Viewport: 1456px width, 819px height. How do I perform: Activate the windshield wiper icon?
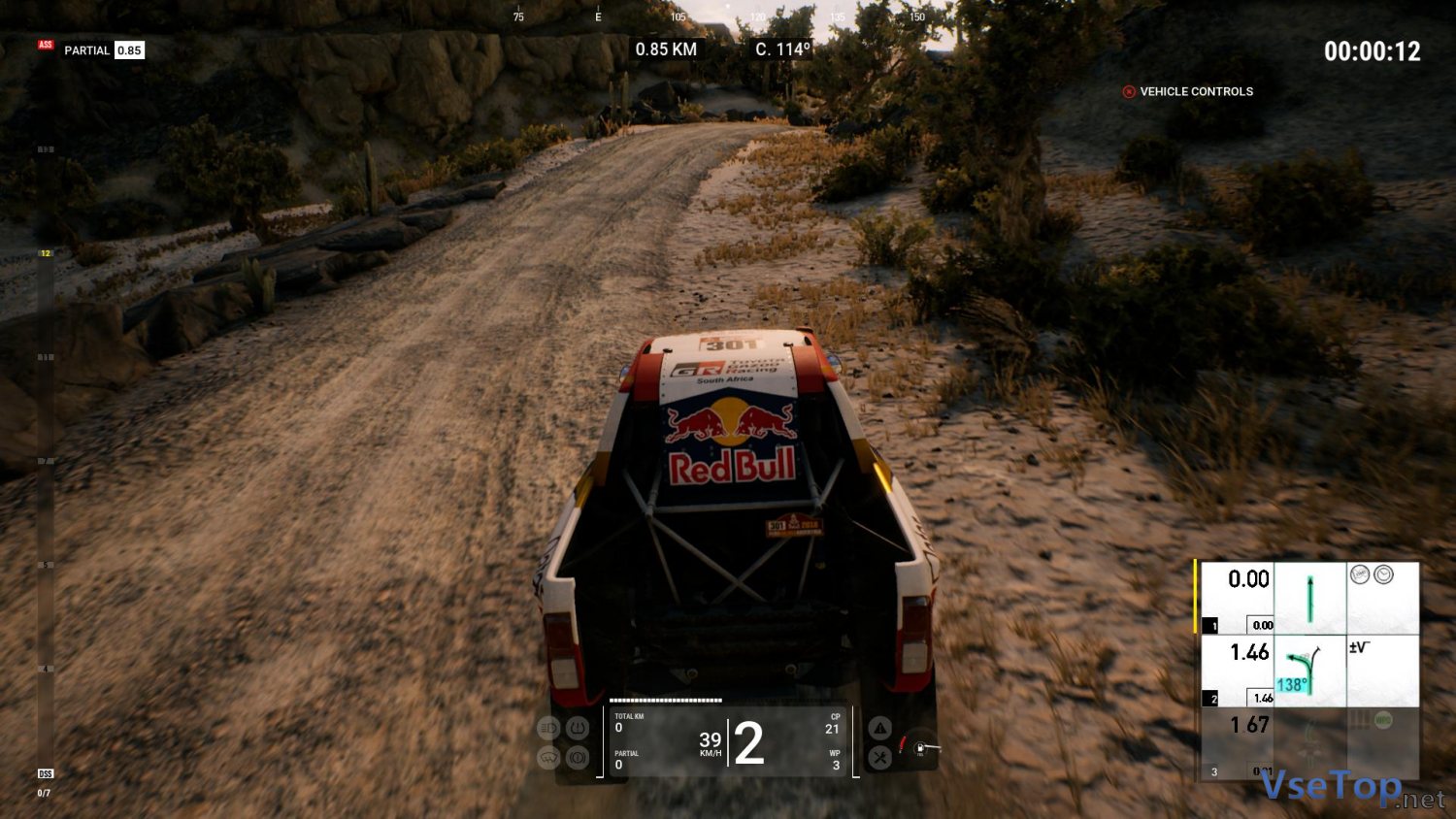coord(548,758)
